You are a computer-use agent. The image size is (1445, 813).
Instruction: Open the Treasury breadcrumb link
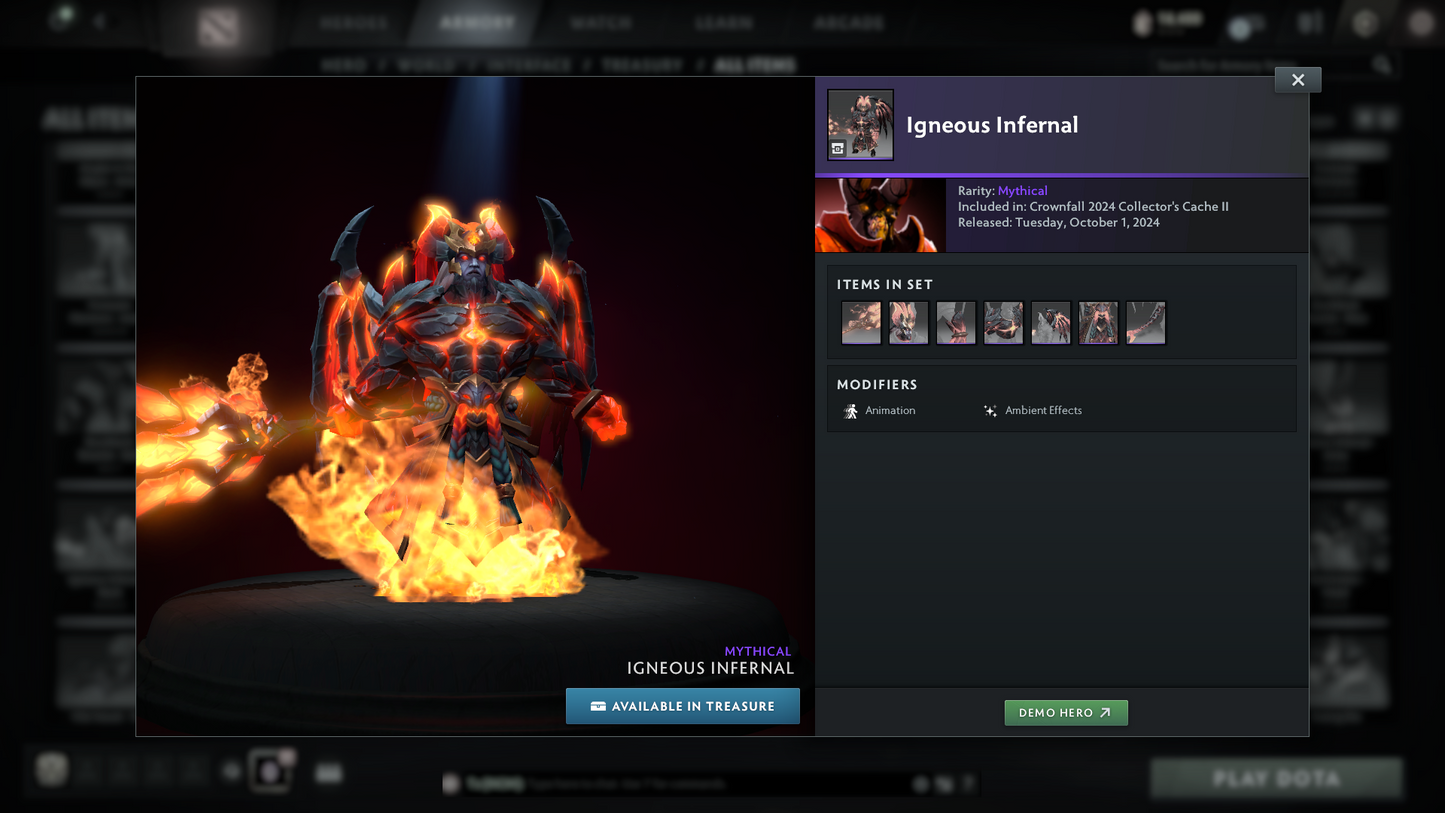(x=641, y=64)
